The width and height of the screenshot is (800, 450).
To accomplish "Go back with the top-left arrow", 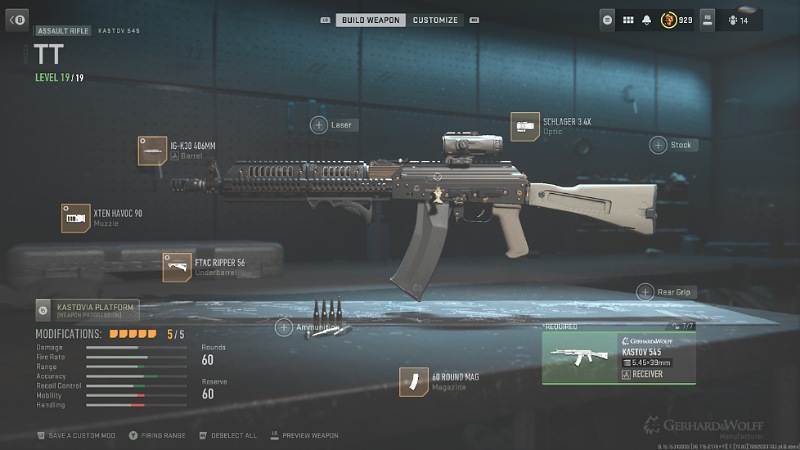I will 17,19.
